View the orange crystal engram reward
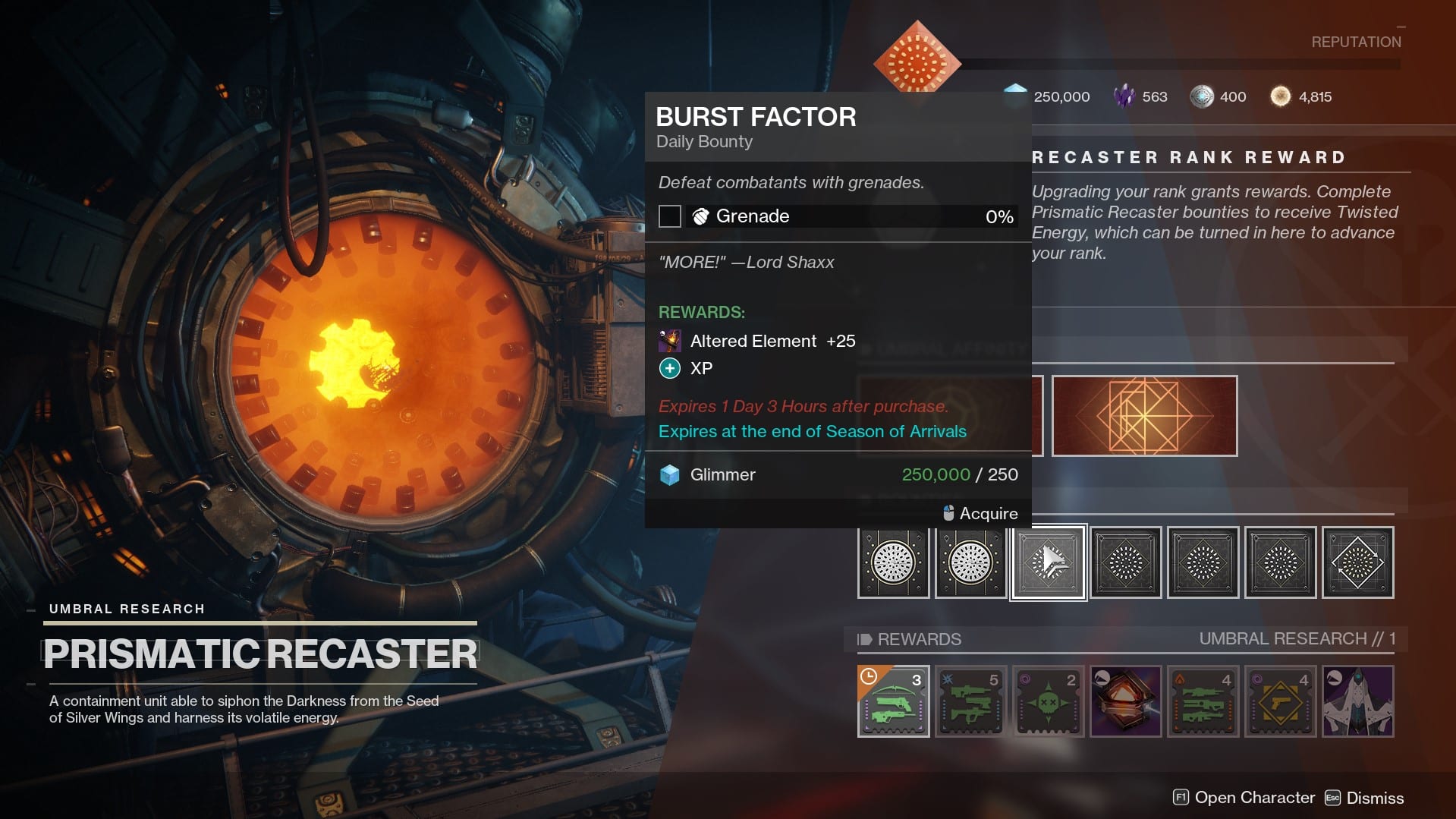Image resolution: width=1456 pixels, height=819 pixels. pyautogui.click(x=1125, y=701)
